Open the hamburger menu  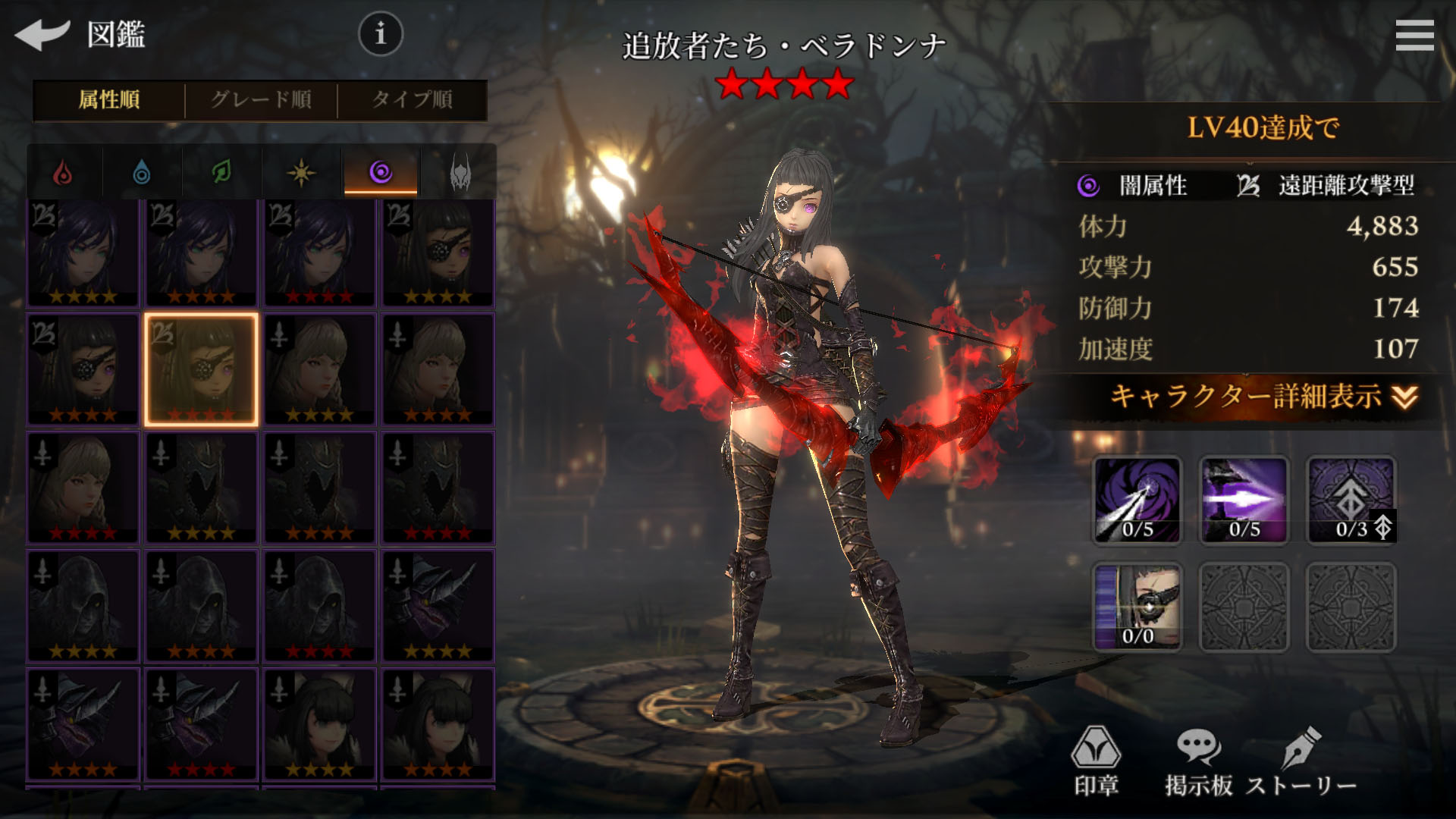pos(1414,36)
